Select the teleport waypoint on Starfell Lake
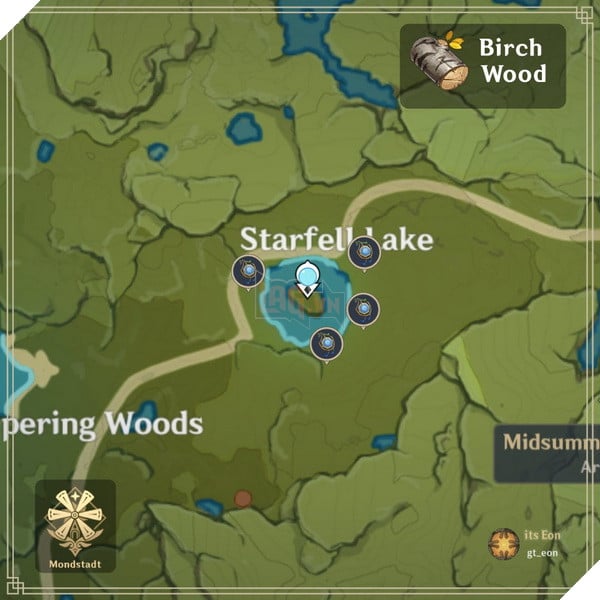The width and height of the screenshot is (600, 600). click(307, 276)
